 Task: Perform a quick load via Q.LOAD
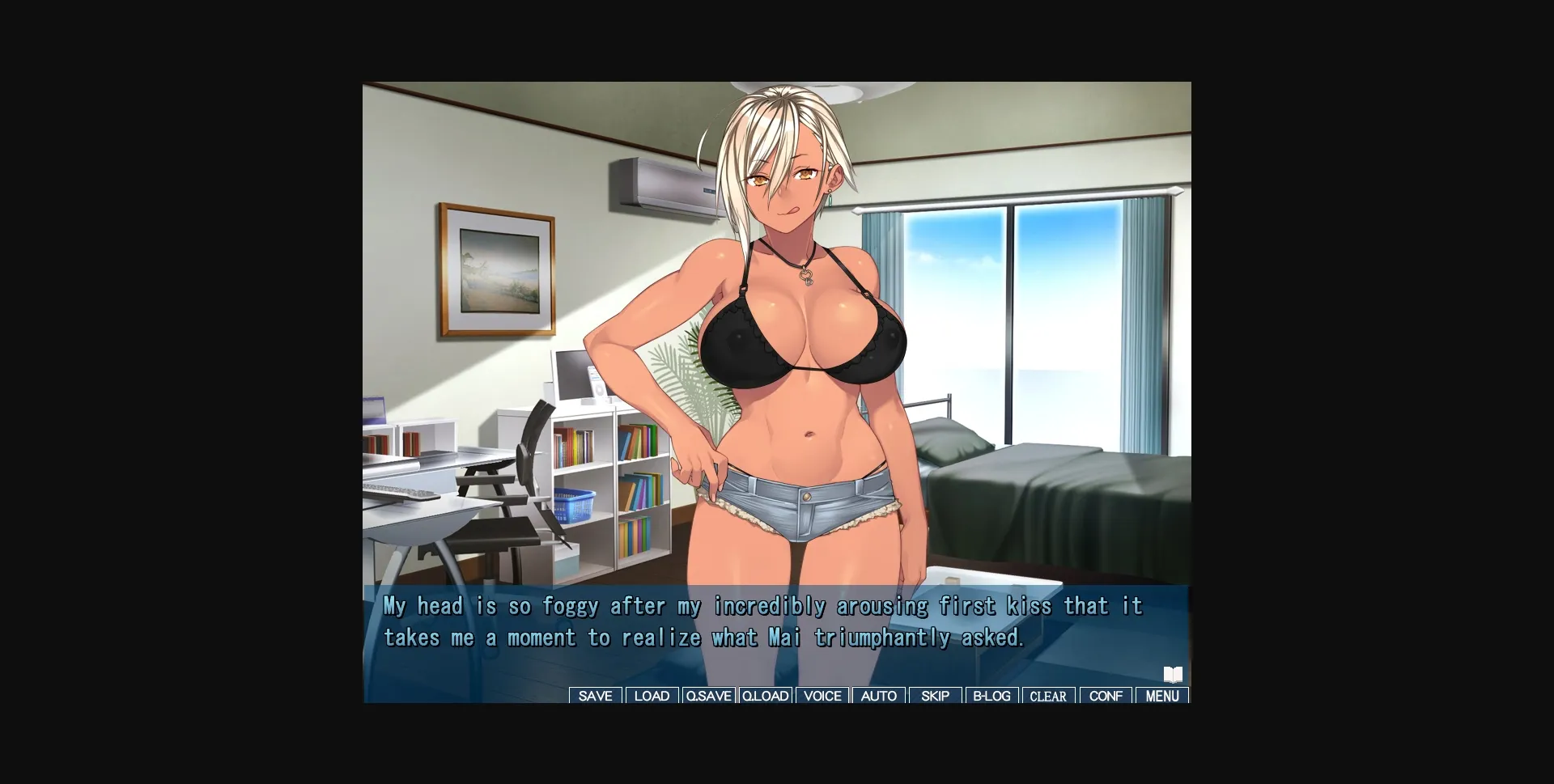[765, 696]
